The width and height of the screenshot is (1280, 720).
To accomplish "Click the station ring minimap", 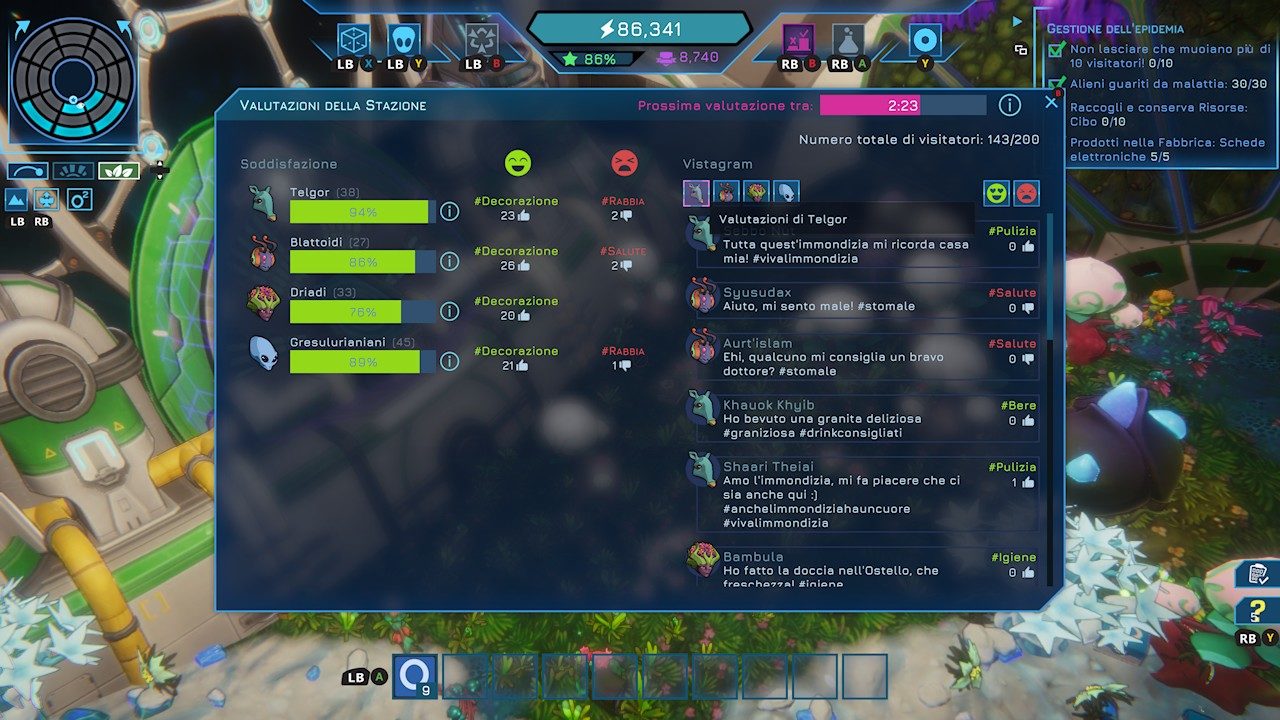I will click(x=73, y=78).
